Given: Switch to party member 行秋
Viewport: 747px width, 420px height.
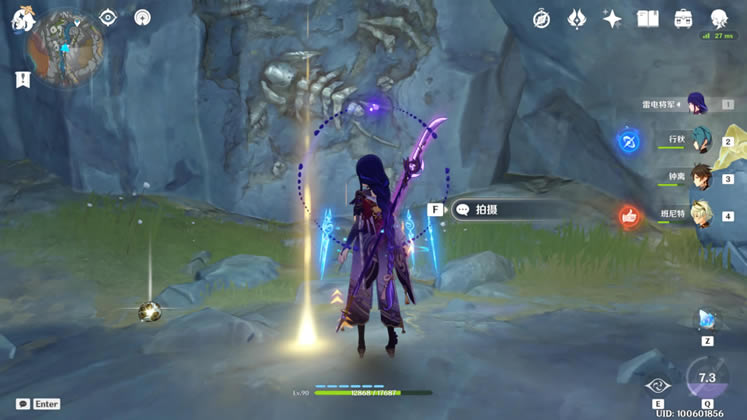Looking at the screenshot, I should coord(700,141).
